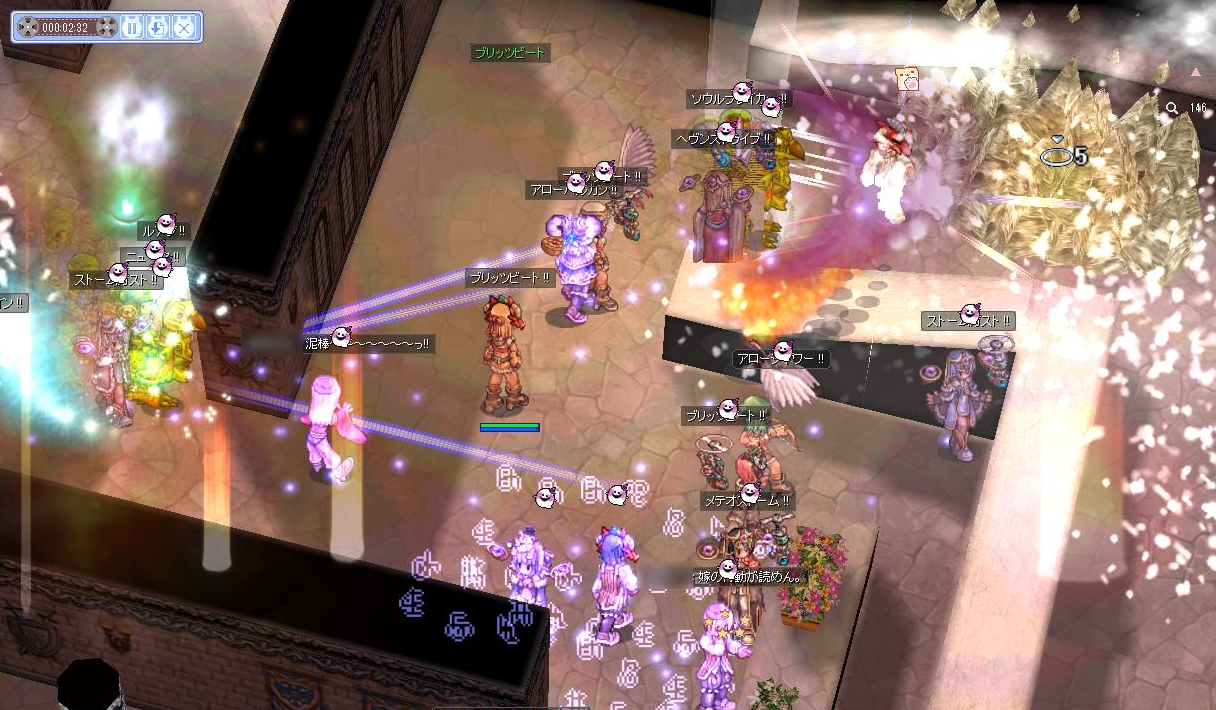This screenshot has height=710, width=1216.
Task: Pause the replay playback
Action: tap(132, 27)
